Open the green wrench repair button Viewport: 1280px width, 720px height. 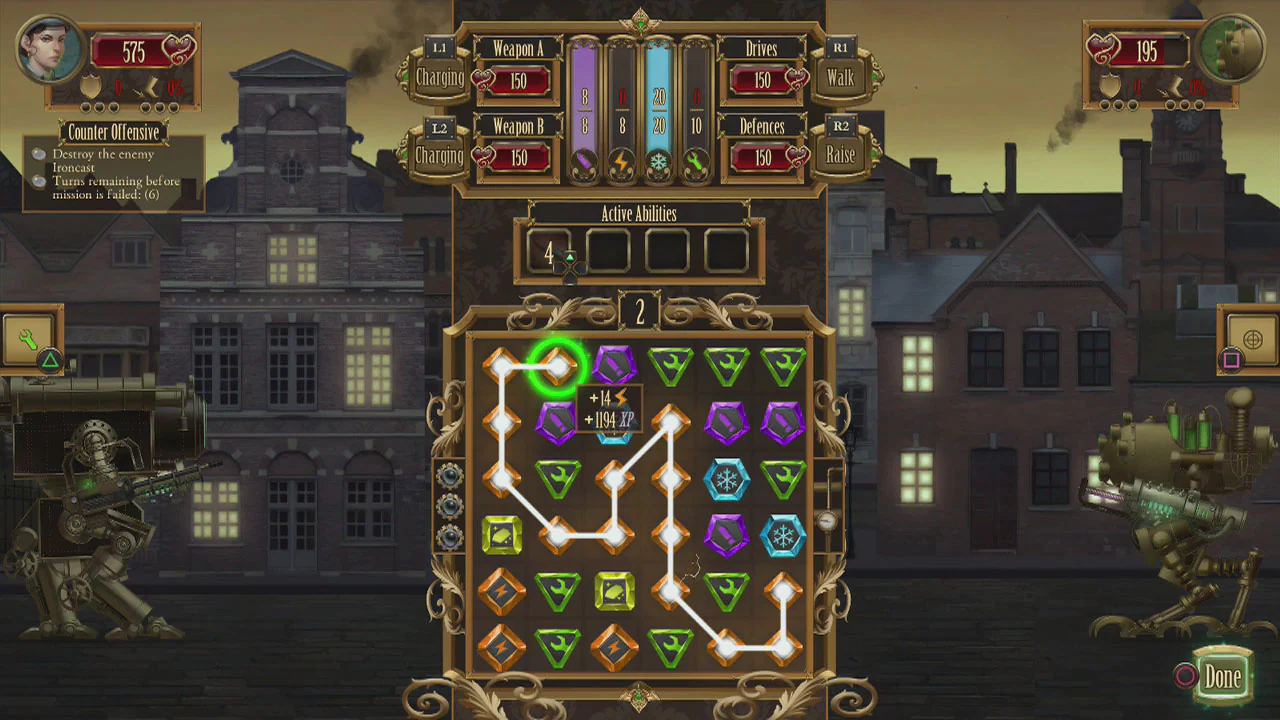(30, 338)
